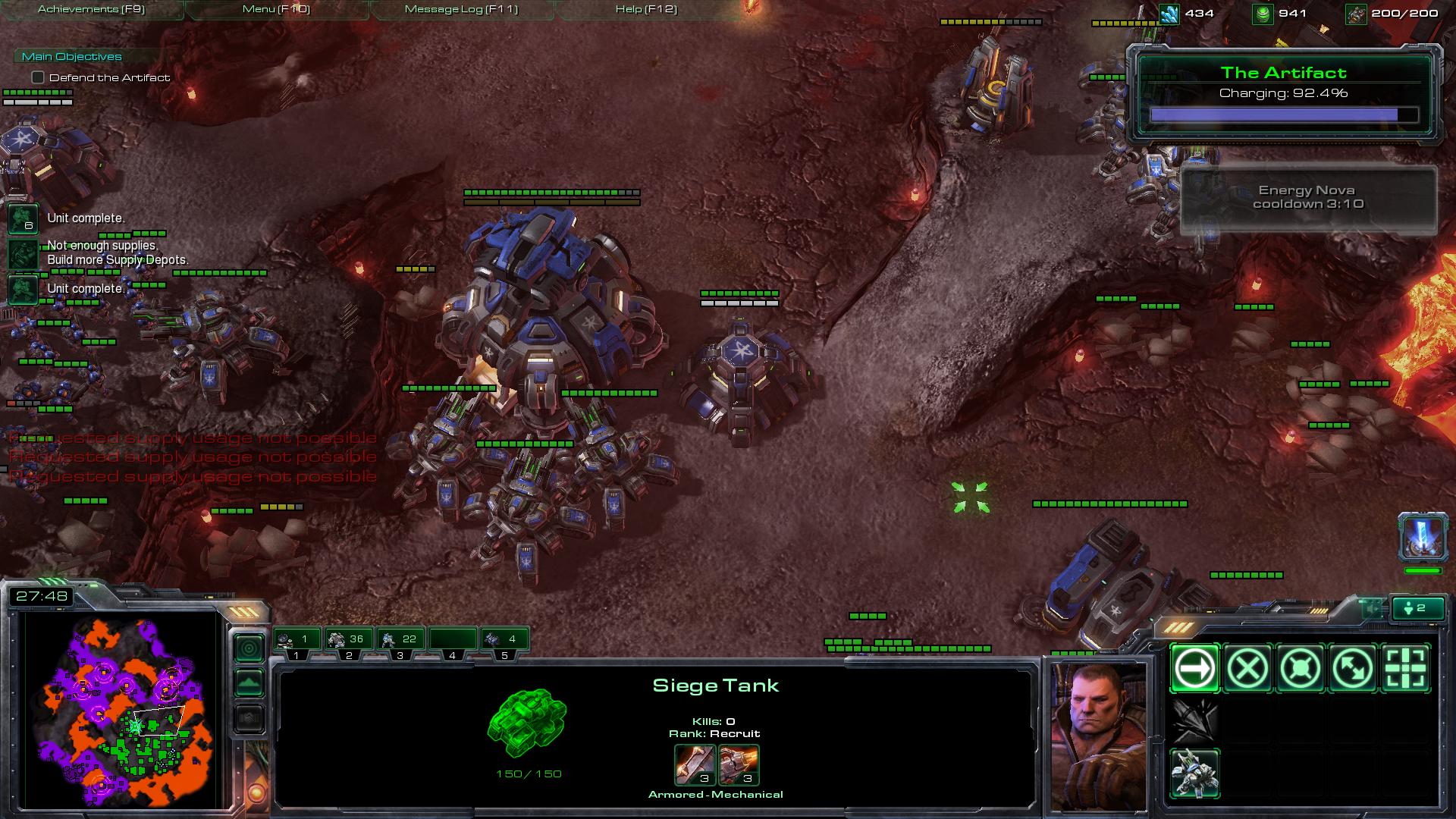Image resolution: width=1456 pixels, height=819 pixels.
Task: Open the Message Log
Action: pos(461,9)
